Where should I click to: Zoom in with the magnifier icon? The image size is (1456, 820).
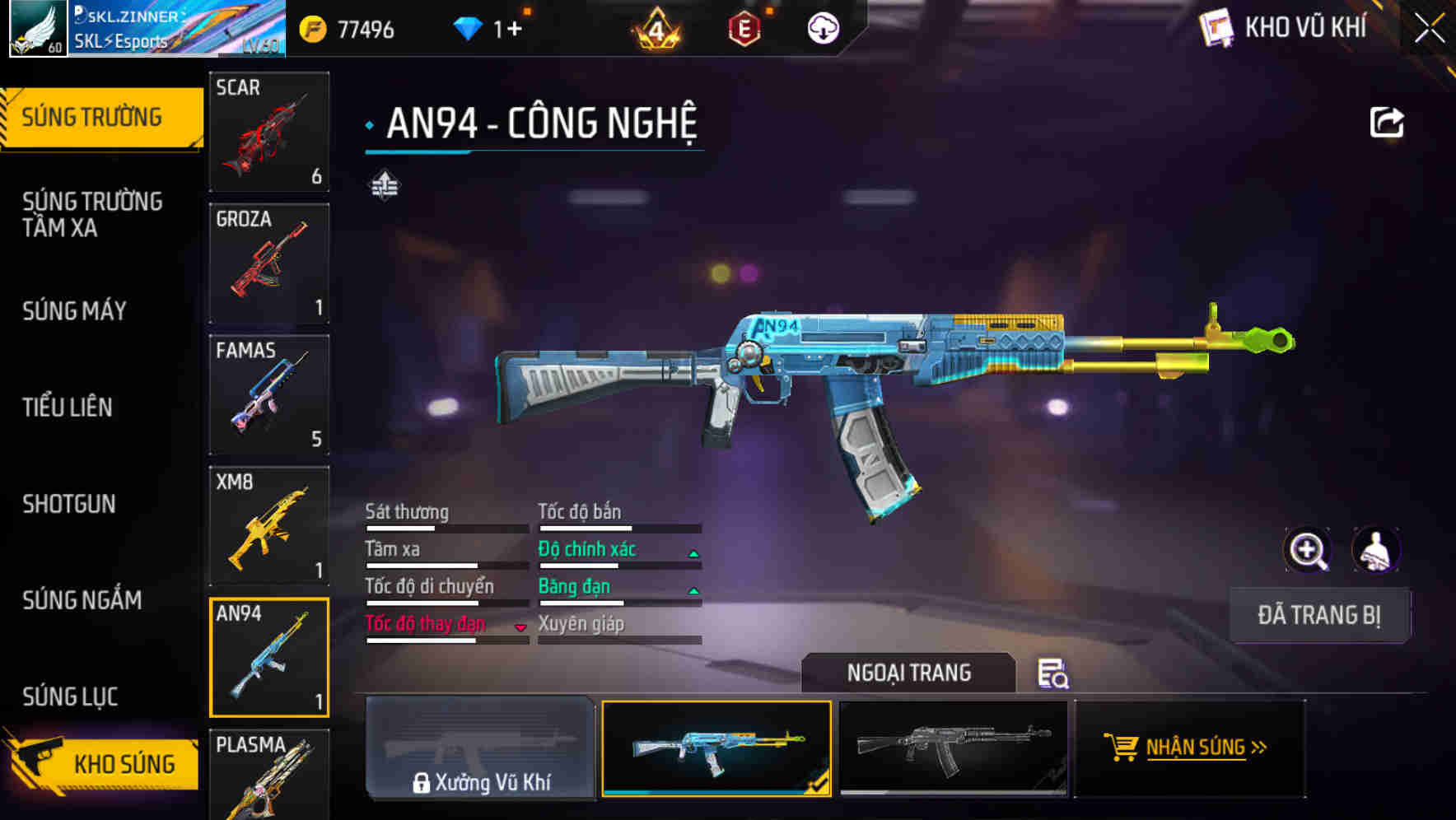click(x=1307, y=550)
